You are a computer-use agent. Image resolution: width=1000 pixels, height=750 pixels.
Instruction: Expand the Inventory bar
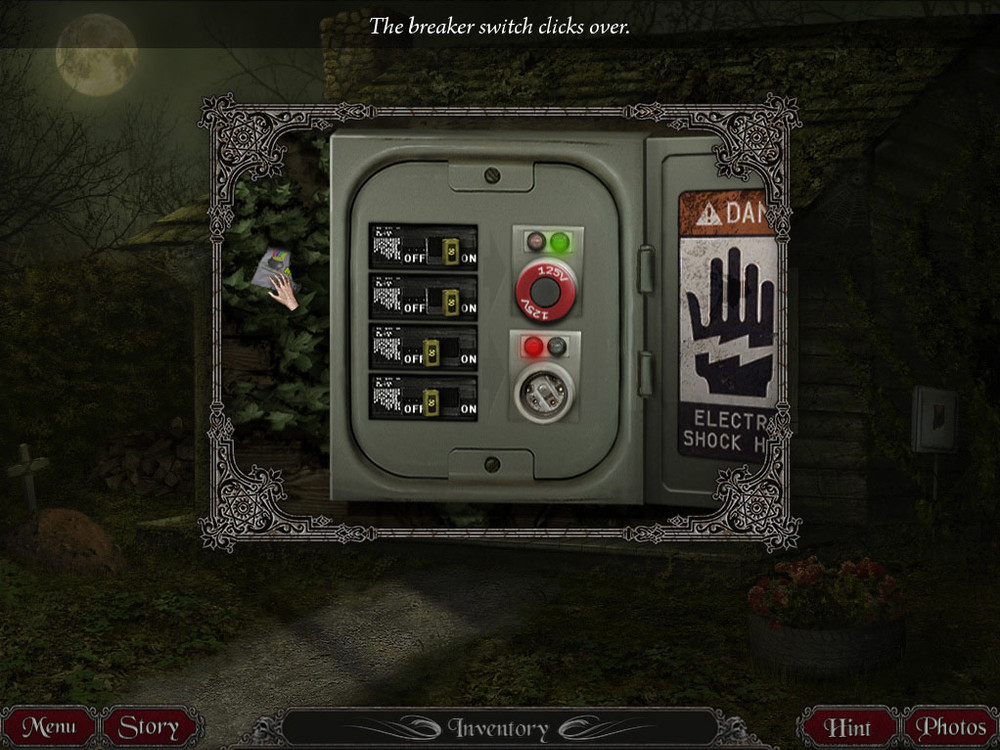click(x=498, y=728)
